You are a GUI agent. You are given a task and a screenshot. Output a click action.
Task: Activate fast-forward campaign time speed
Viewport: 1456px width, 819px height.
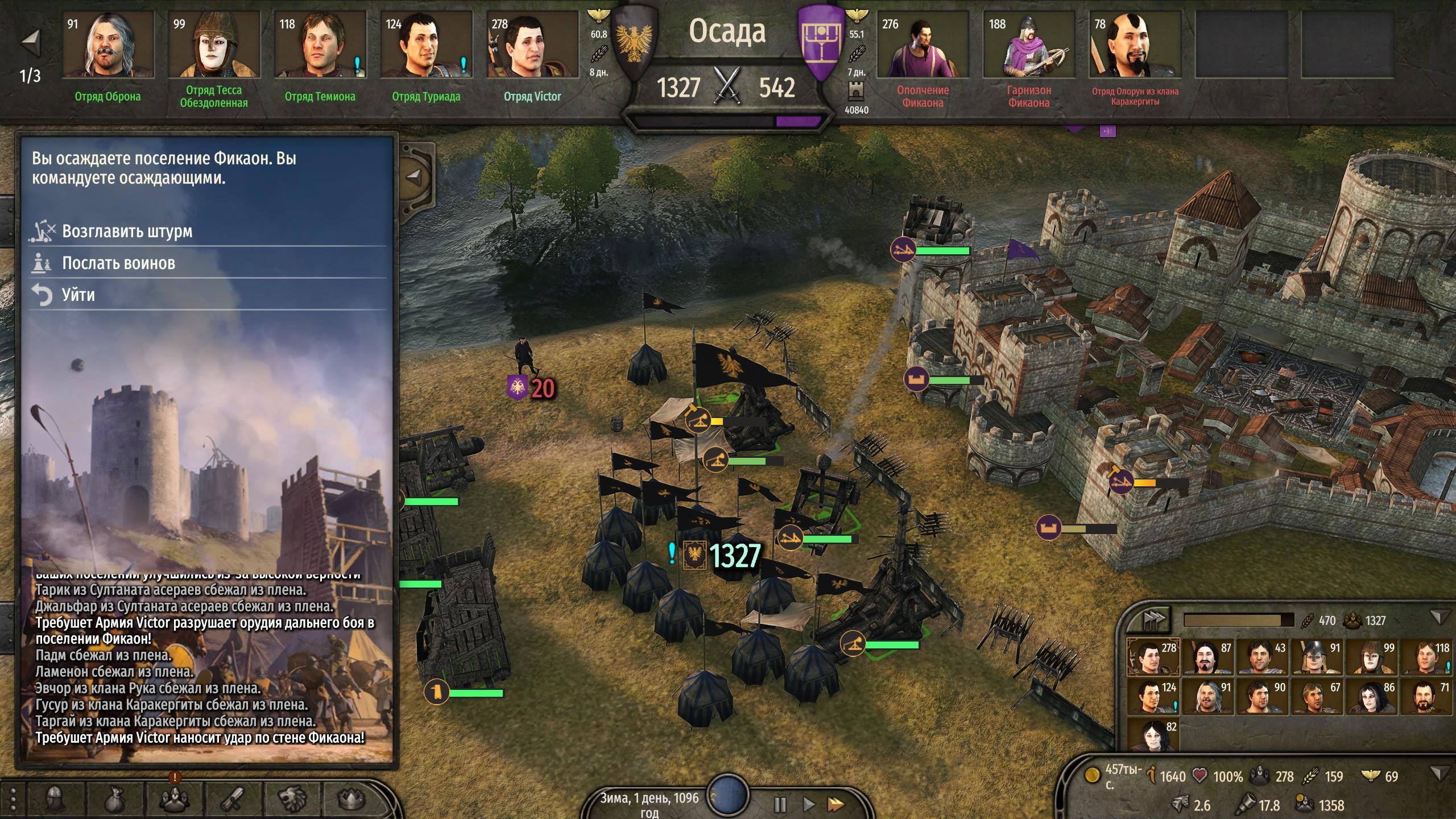click(835, 804)
